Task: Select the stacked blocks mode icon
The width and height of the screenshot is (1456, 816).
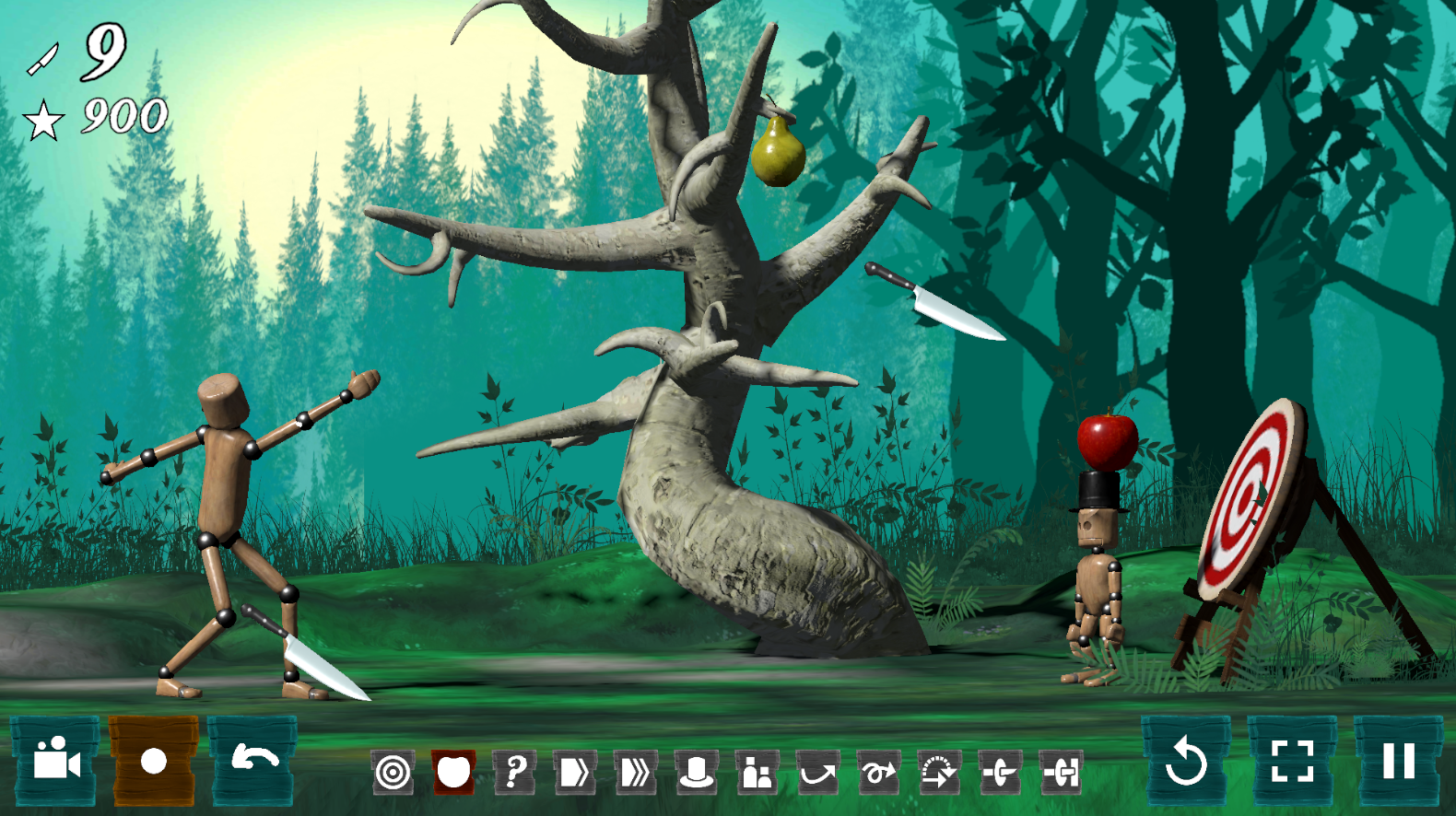Action: click(x=757, y=772)
